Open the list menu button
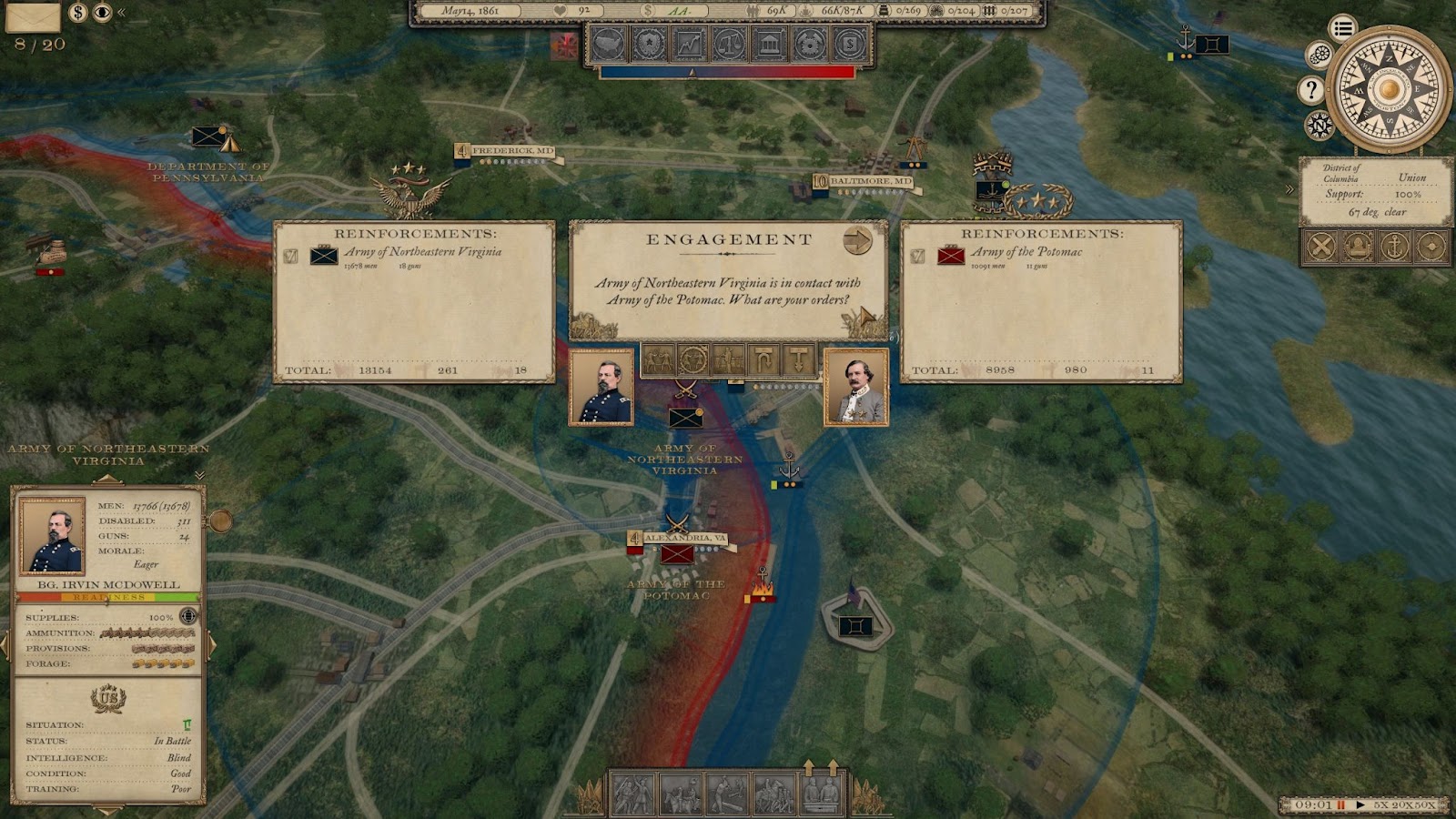1456x819 pixels. (x=1342, y=28)
